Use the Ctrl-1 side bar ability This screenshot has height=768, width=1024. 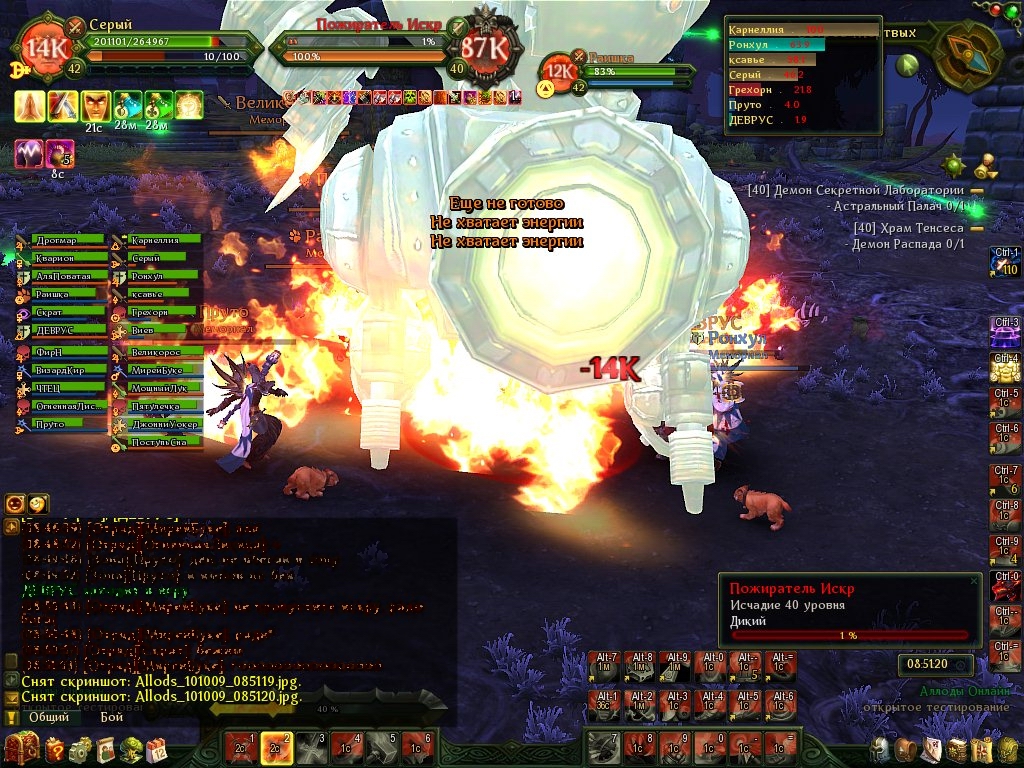point(1004,262)
